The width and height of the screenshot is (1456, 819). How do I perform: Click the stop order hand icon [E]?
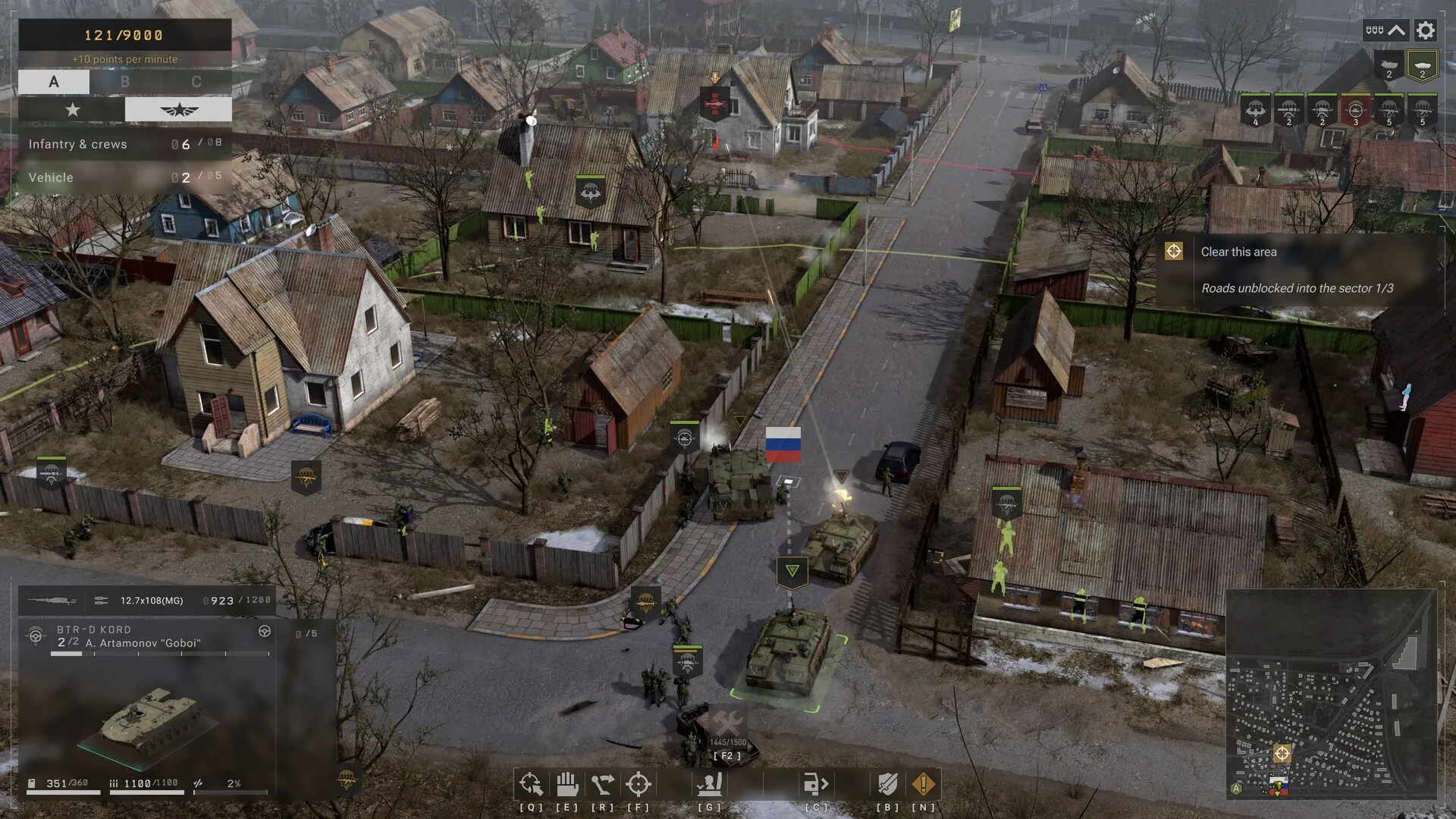click(x=566, y=783)
